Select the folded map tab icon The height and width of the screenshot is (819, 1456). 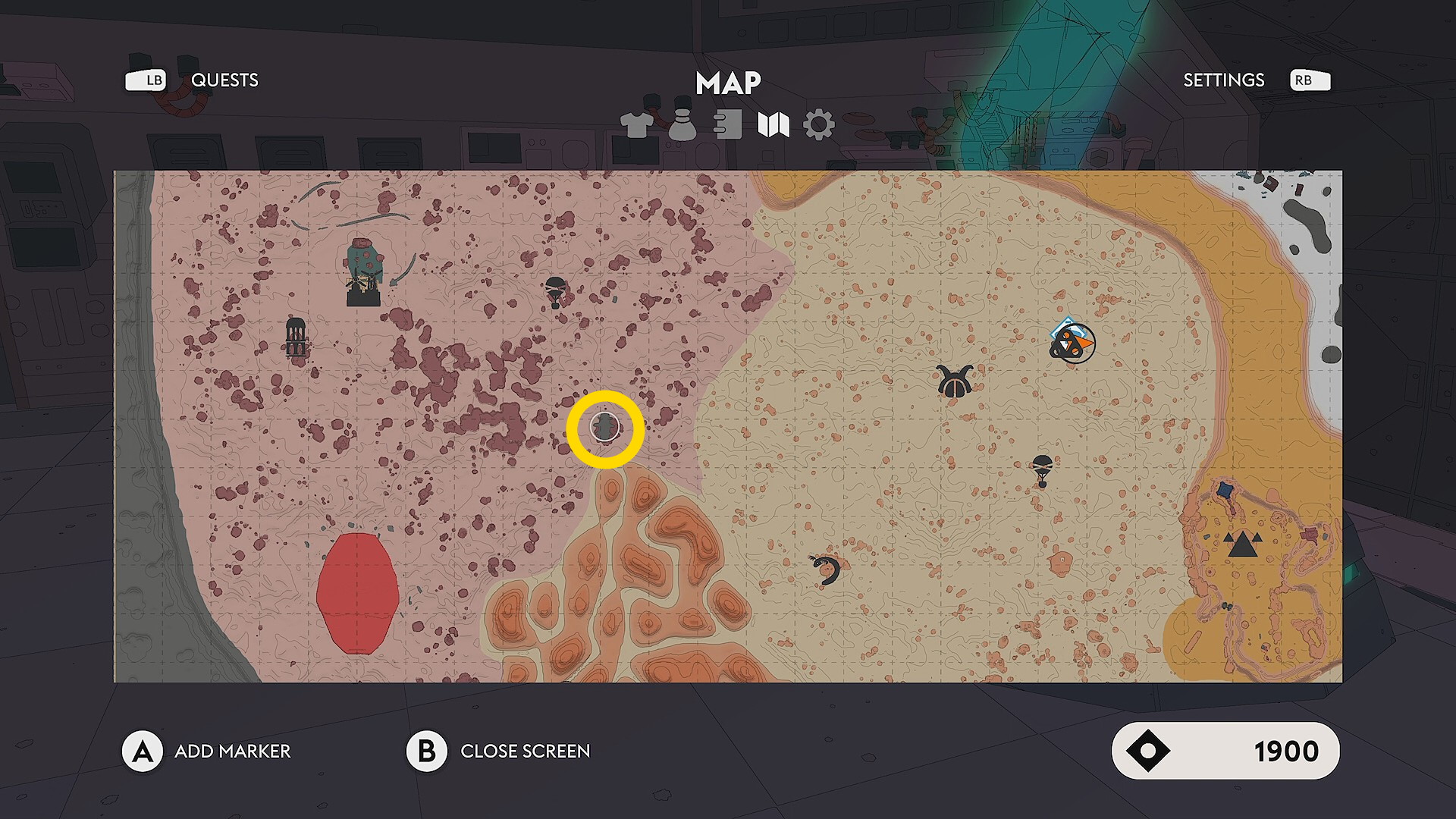(x=773, y=124)
